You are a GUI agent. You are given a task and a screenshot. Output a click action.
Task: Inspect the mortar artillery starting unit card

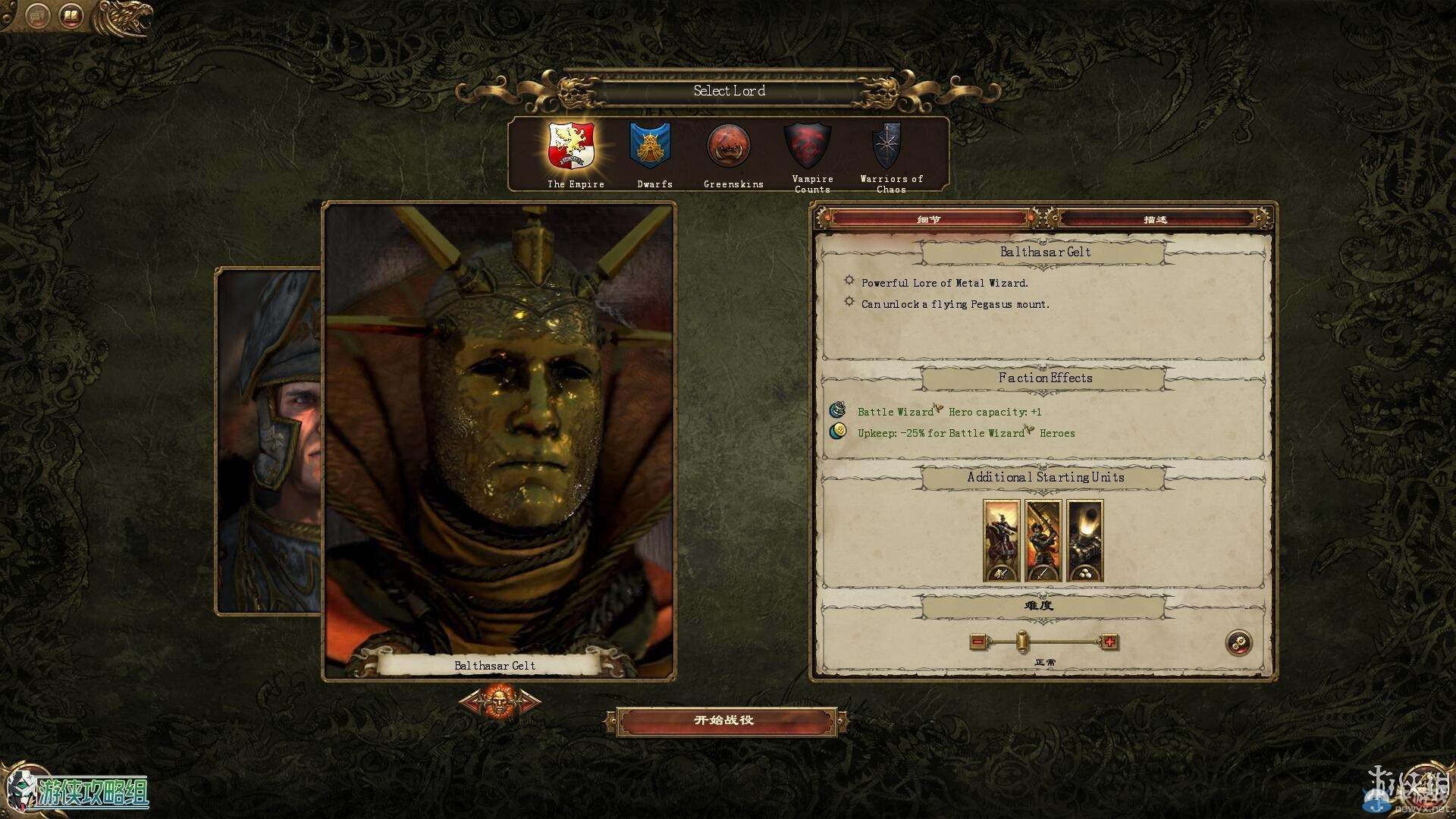[x=1084, y=541]
